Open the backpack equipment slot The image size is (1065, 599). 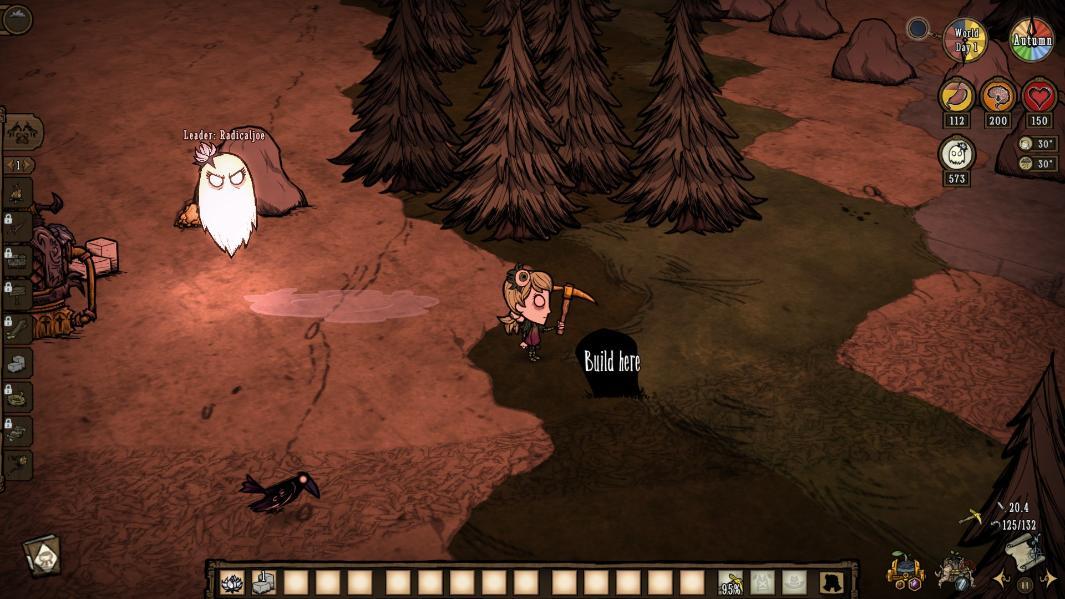[829, 582]
